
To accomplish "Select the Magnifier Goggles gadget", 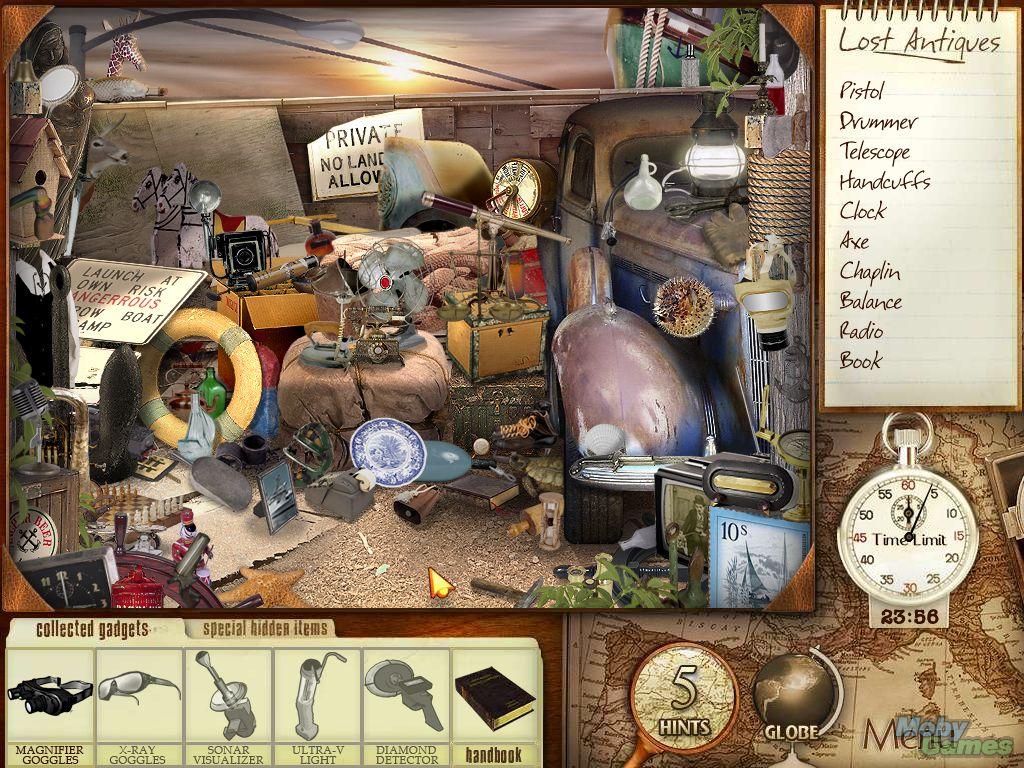I will 50,698.
